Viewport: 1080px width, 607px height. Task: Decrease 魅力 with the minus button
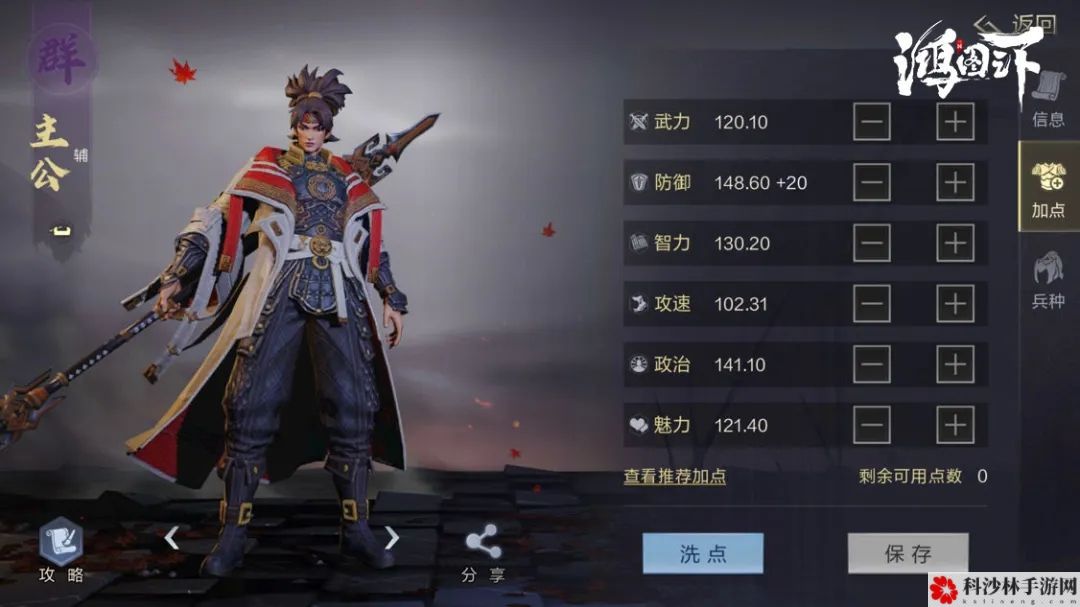coord(872,426)
